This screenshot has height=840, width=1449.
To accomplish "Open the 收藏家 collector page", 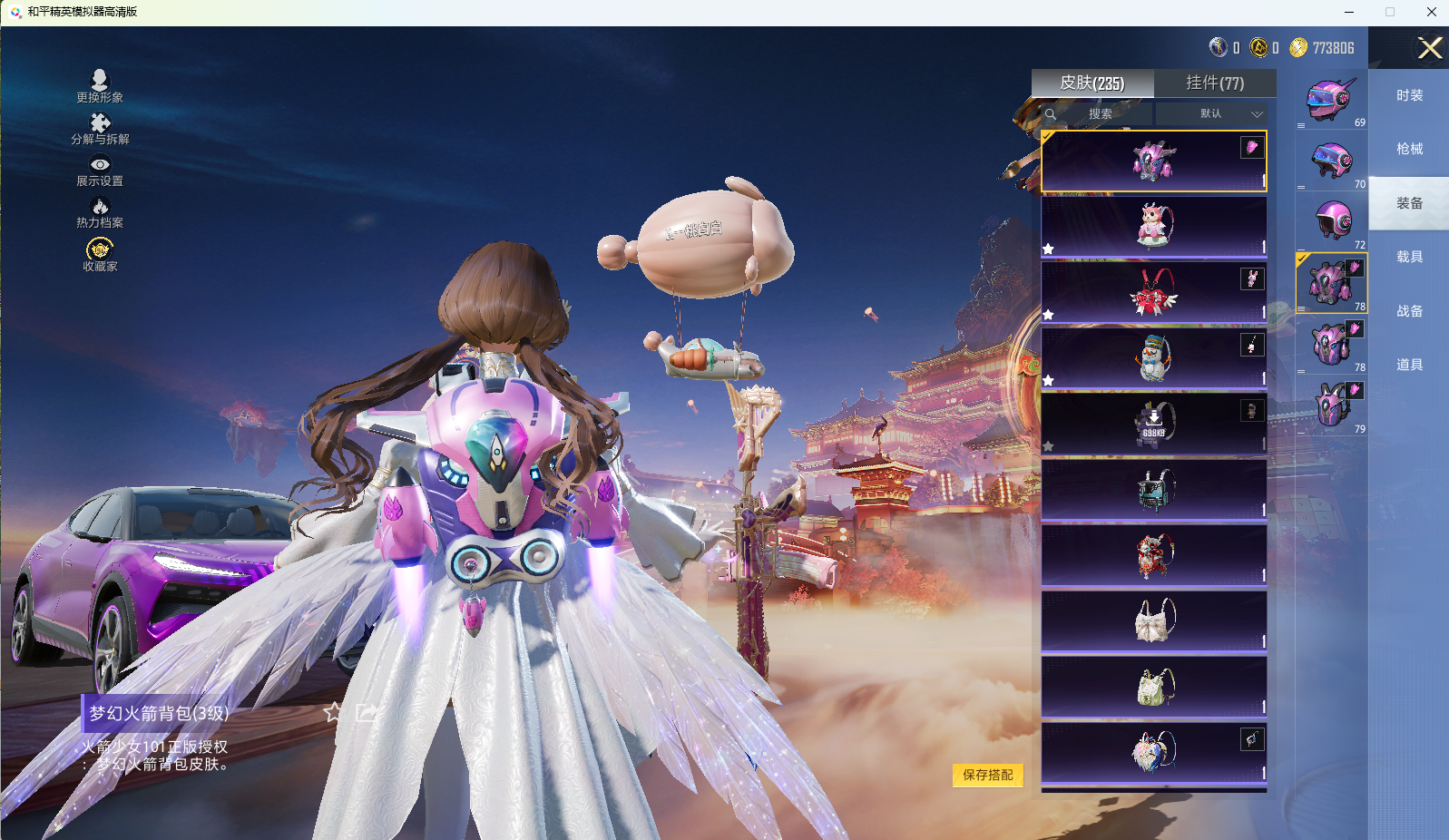I will 100,255.
